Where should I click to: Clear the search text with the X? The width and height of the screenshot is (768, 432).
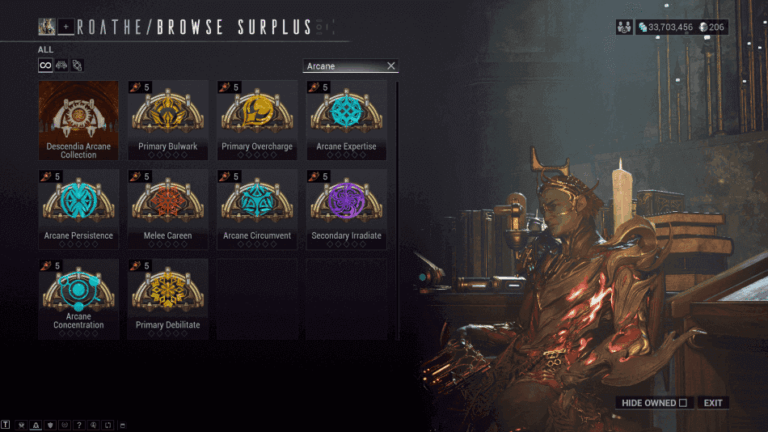[391, 66]
